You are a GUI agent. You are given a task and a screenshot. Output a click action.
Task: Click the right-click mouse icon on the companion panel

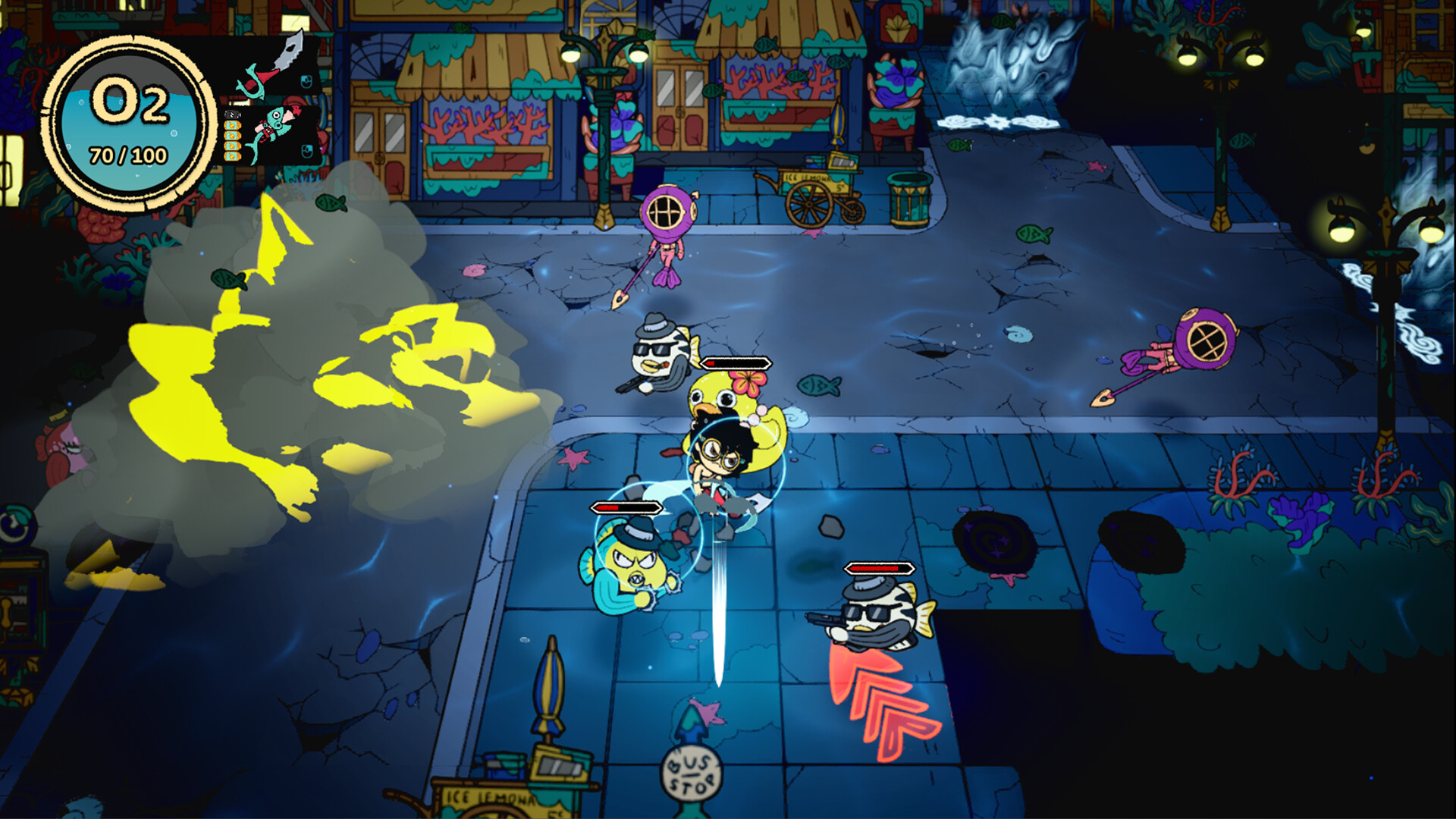tap(306, 149)
